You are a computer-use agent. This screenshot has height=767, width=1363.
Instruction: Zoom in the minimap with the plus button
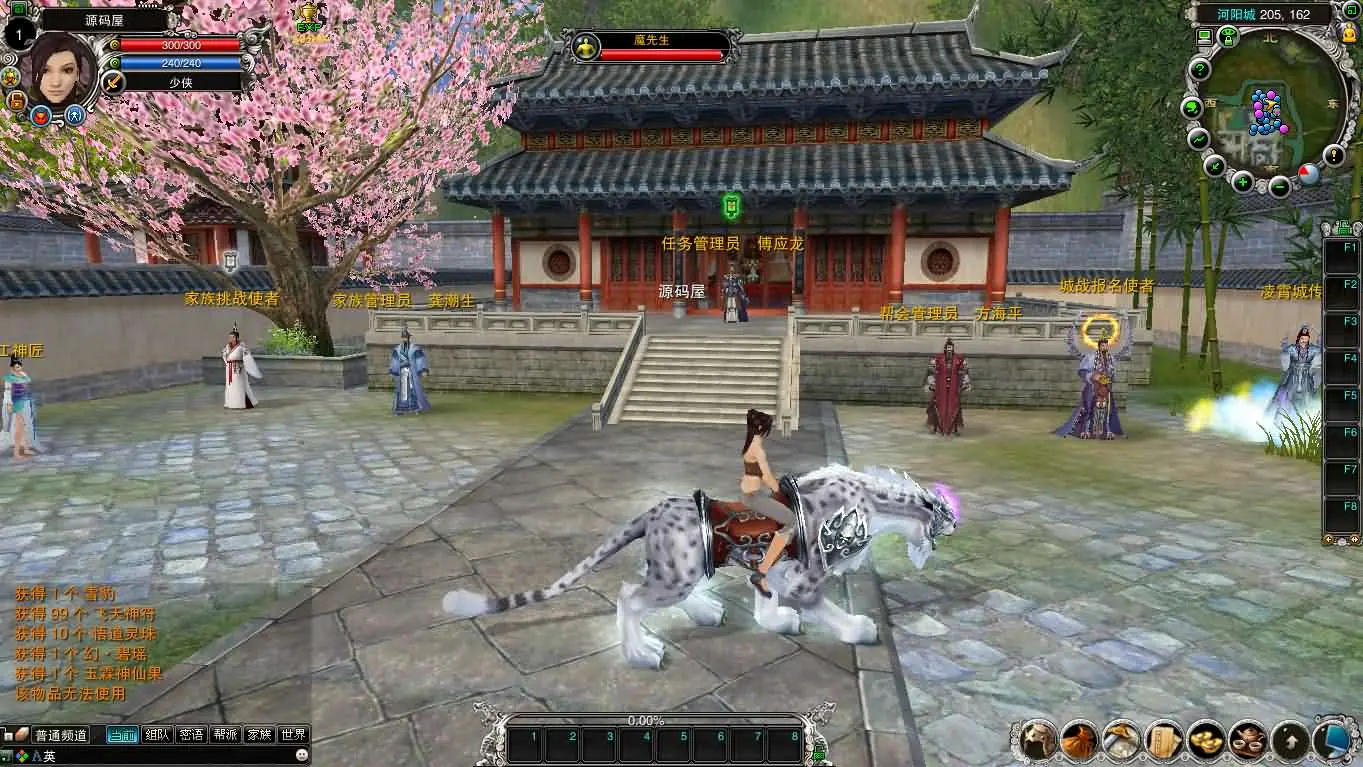coord(1243,181)
